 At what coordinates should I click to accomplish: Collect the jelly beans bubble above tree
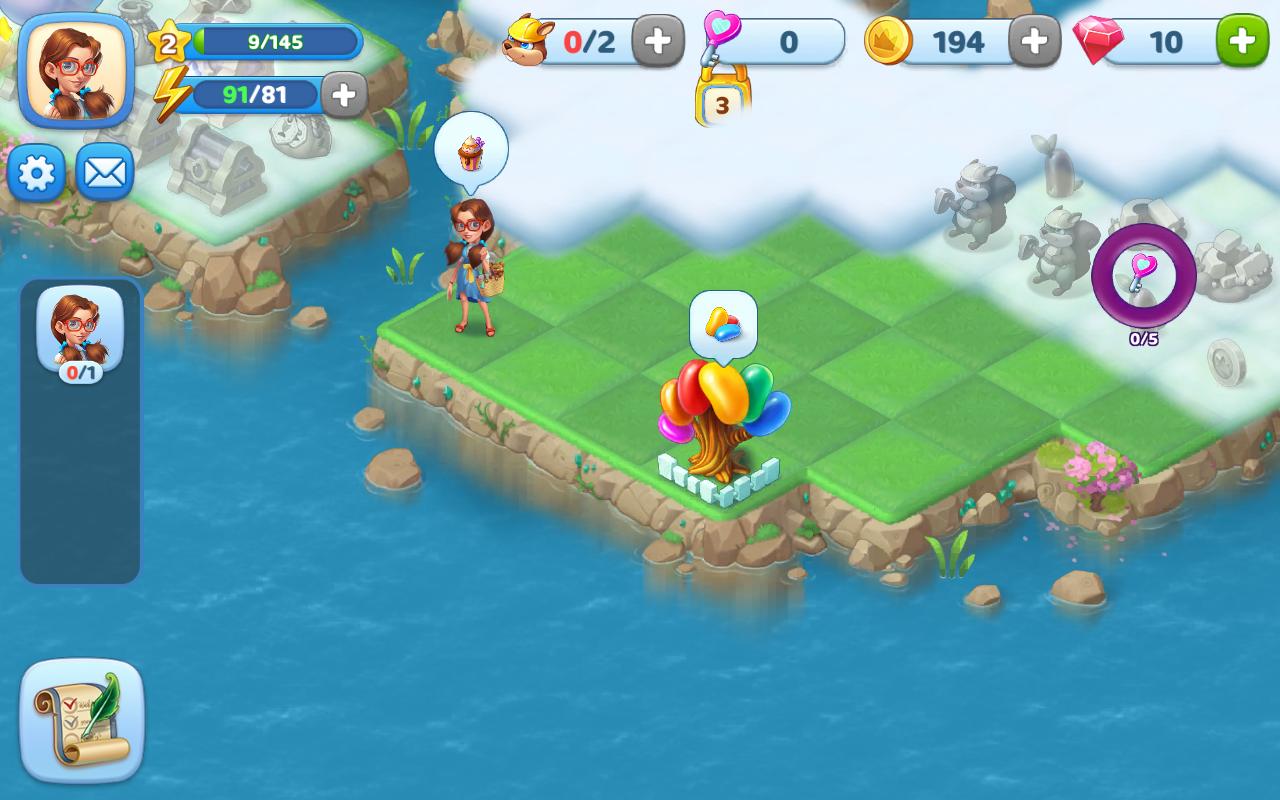pos(723,323)
